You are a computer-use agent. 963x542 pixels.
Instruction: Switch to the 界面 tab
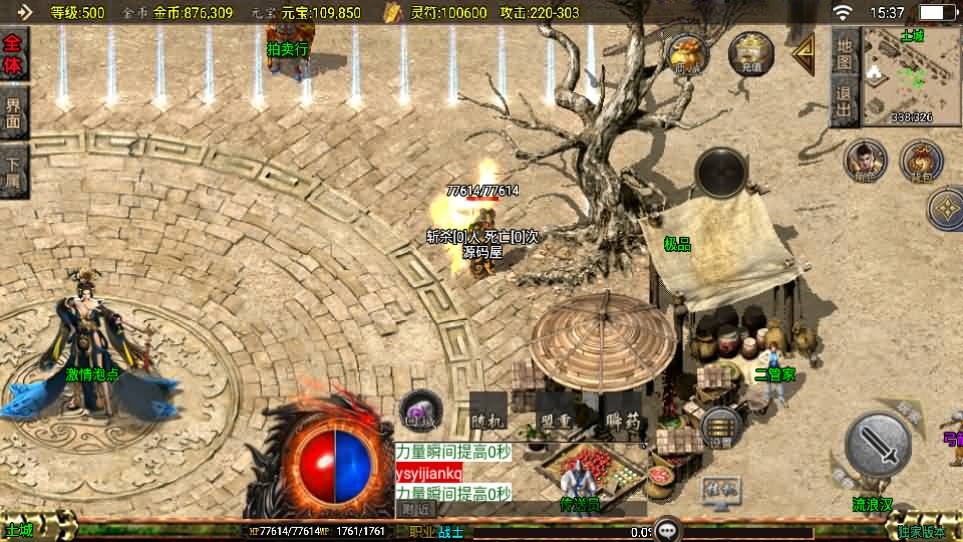(x=14, y=112)
